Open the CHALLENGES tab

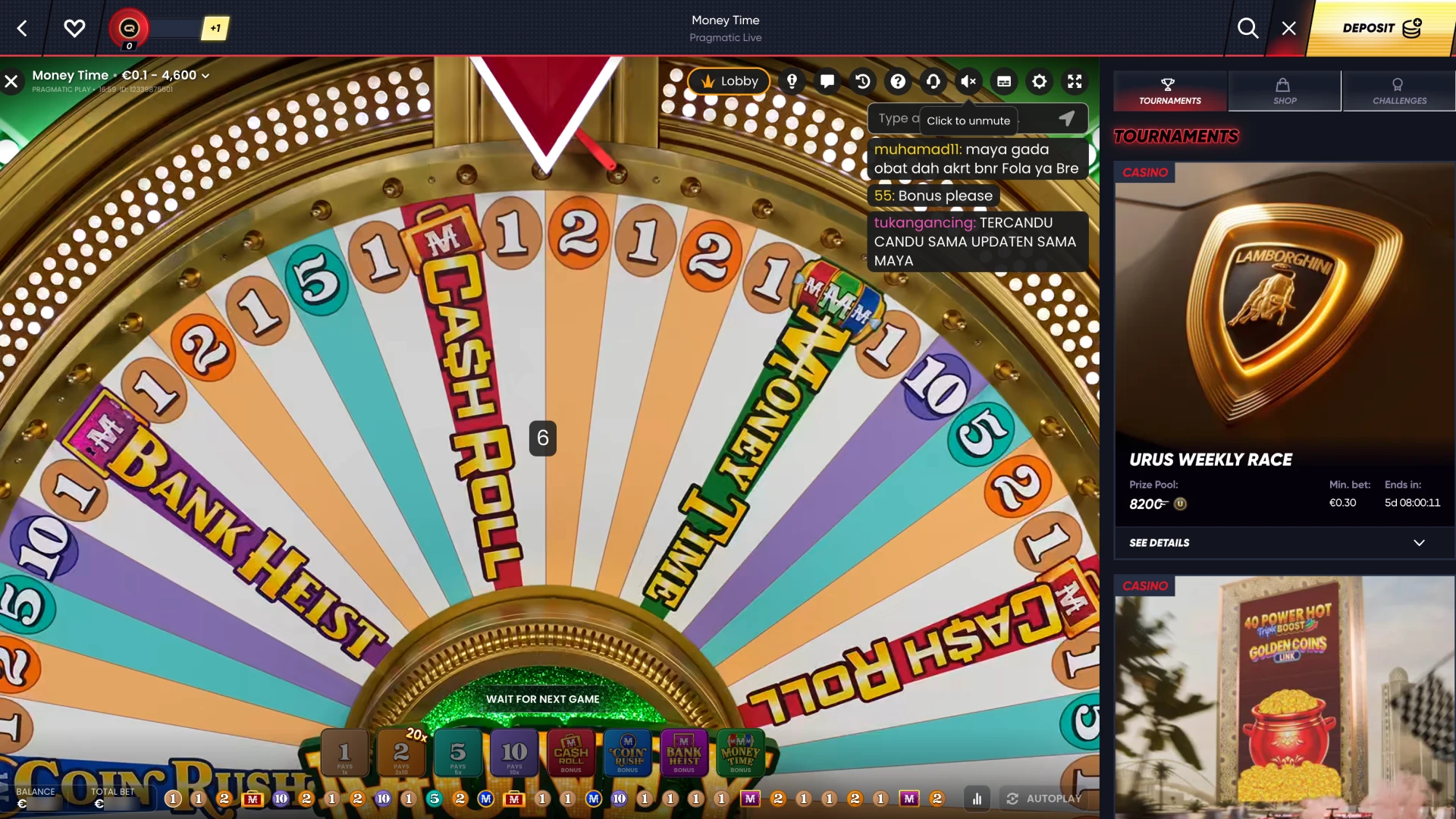(1398, 91)
